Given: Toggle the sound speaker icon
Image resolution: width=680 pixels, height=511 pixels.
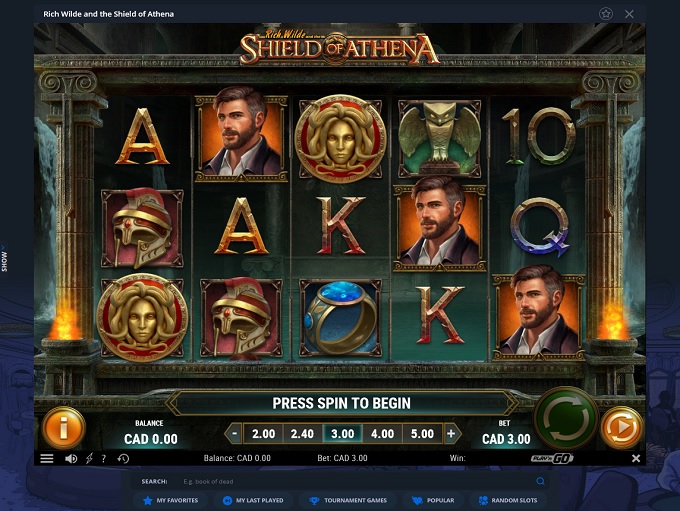Looking at the screenshot, I should tap(71, 459).
